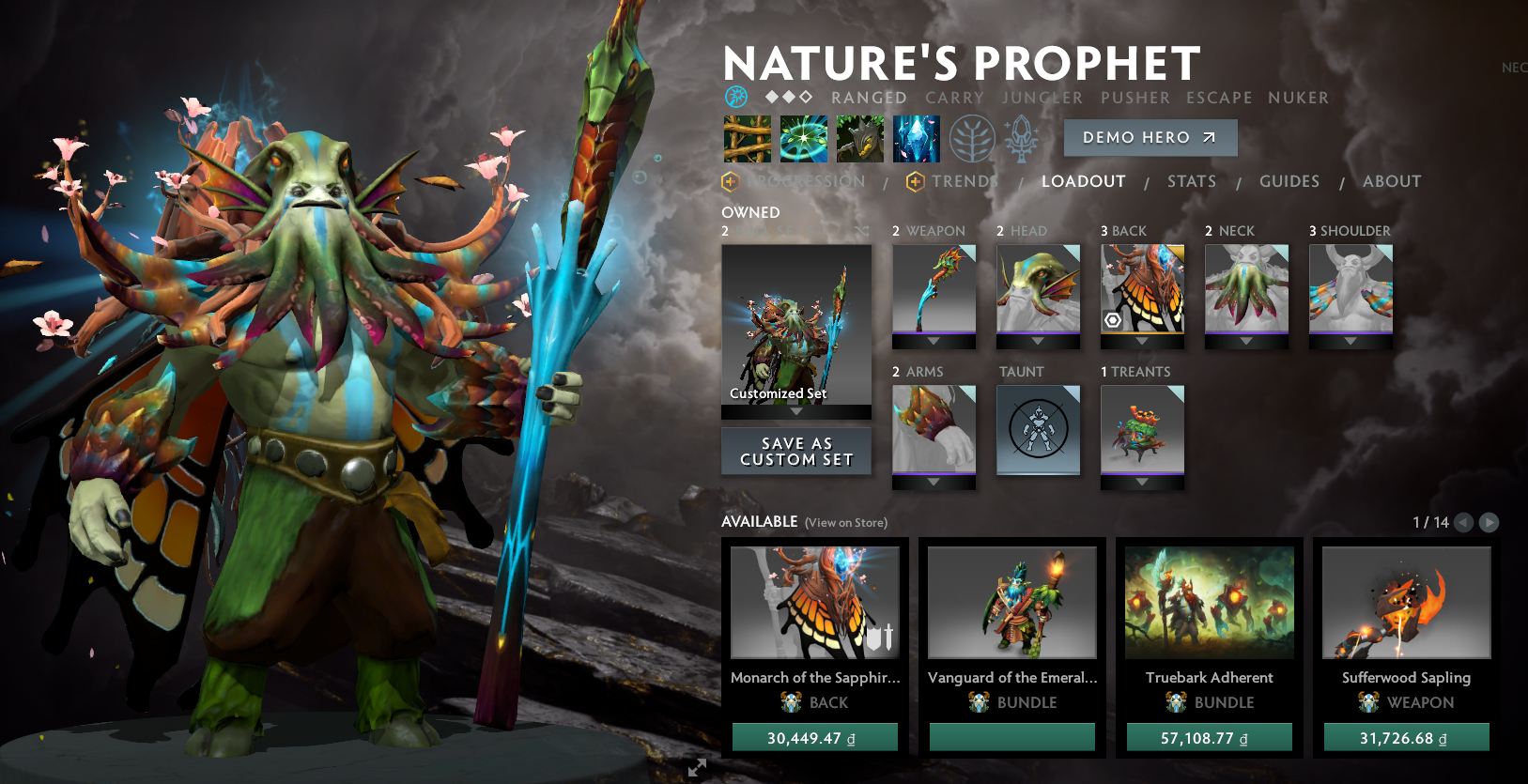Image resolution: width=1528 pixels, height=784 pixels.
Task: Open the Trends tab
Action: tap(968, 181)
